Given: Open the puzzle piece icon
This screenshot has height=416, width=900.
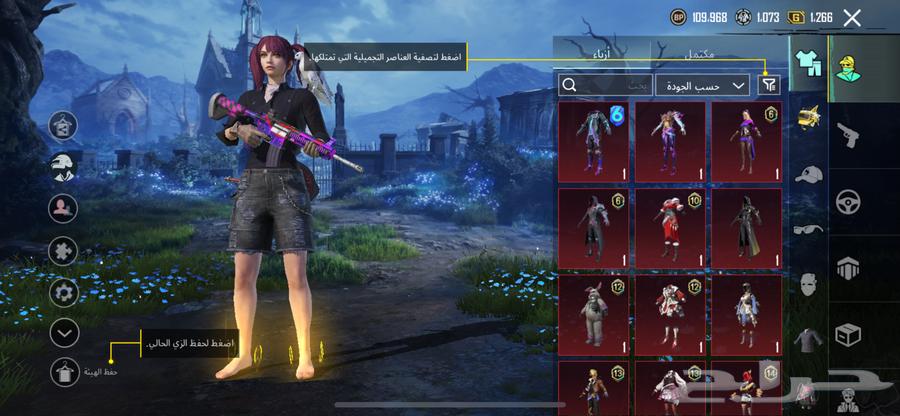Looking at the screenshot, I should (x=64, y=250).
